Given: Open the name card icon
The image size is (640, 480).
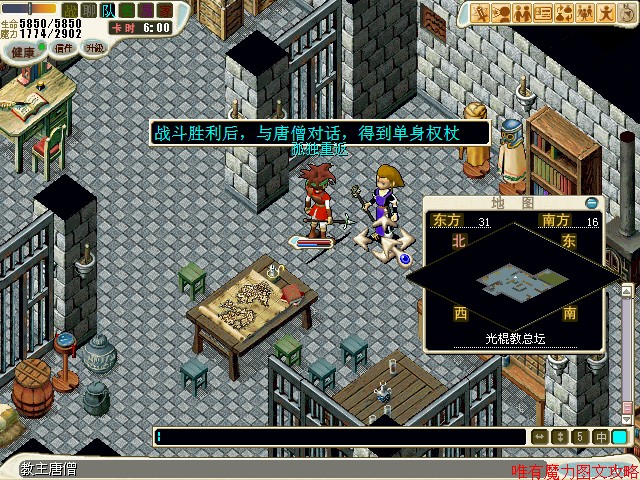Looking at the screenshot, I should coord(544,13).
